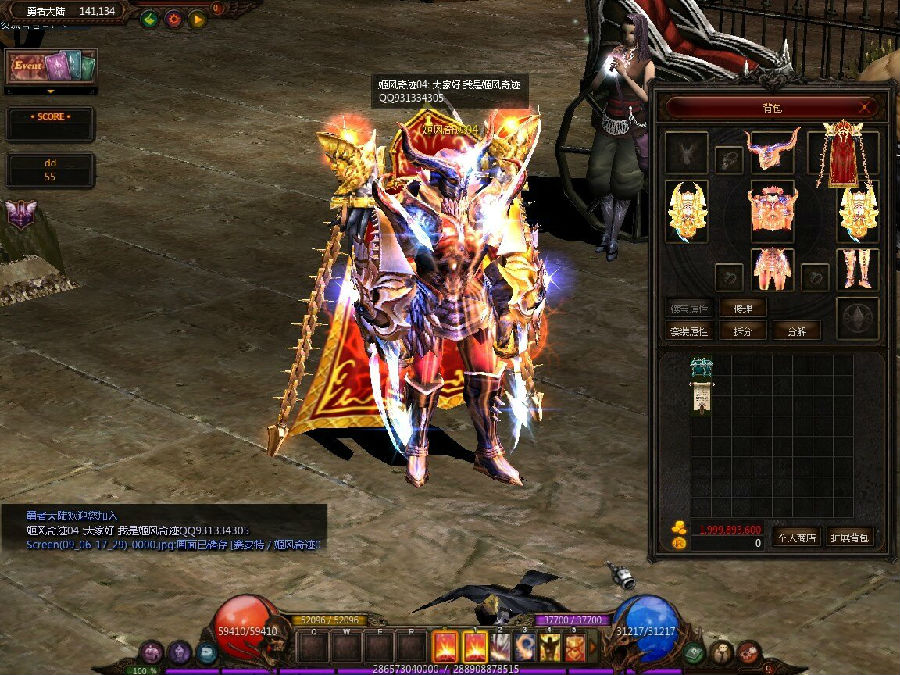Select the leg armor pants slot
The height and width of the screenshot is (675, 900).
pos(772,269)
